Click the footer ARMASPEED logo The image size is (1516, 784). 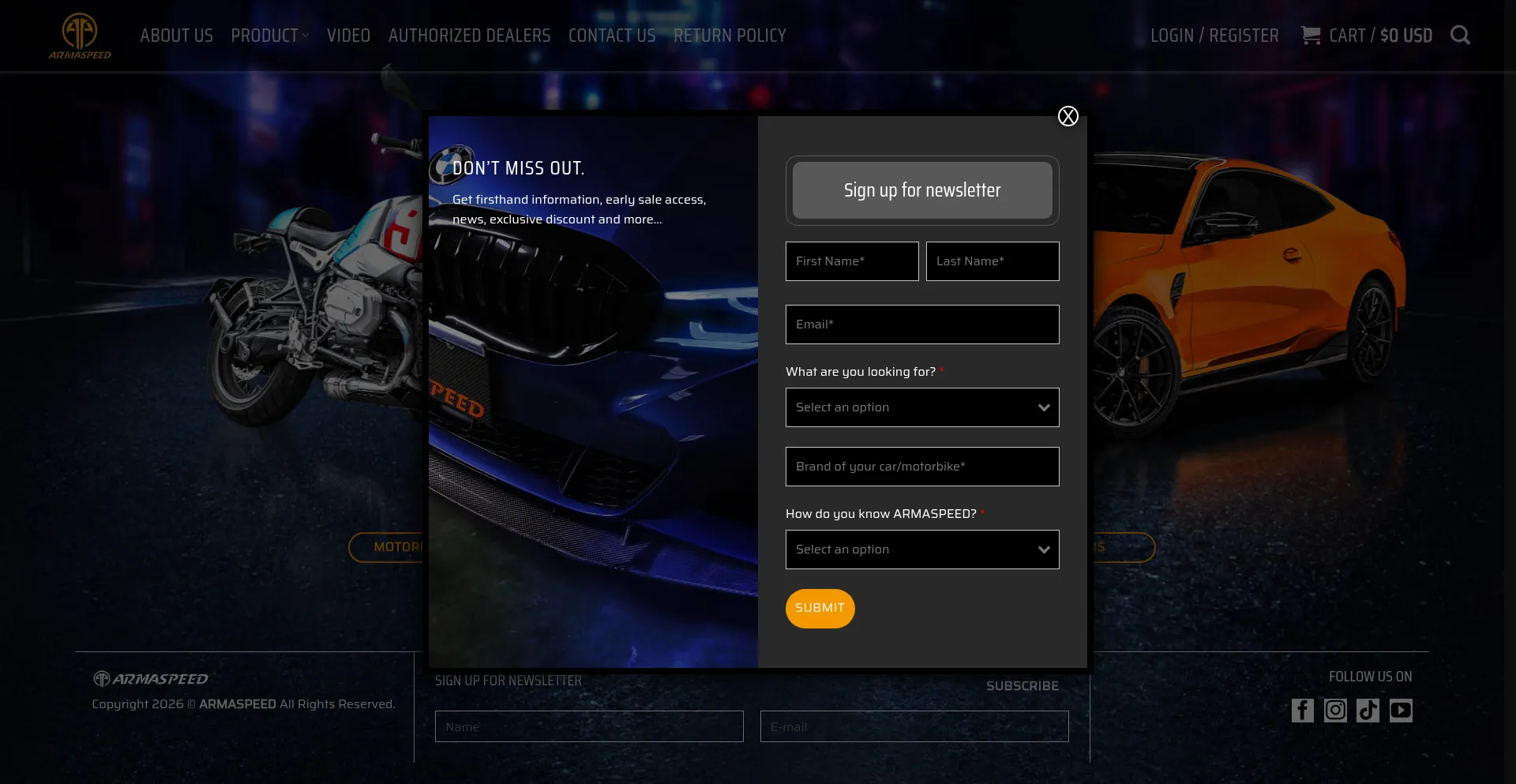pyautogui.click(x=150, y=677)
